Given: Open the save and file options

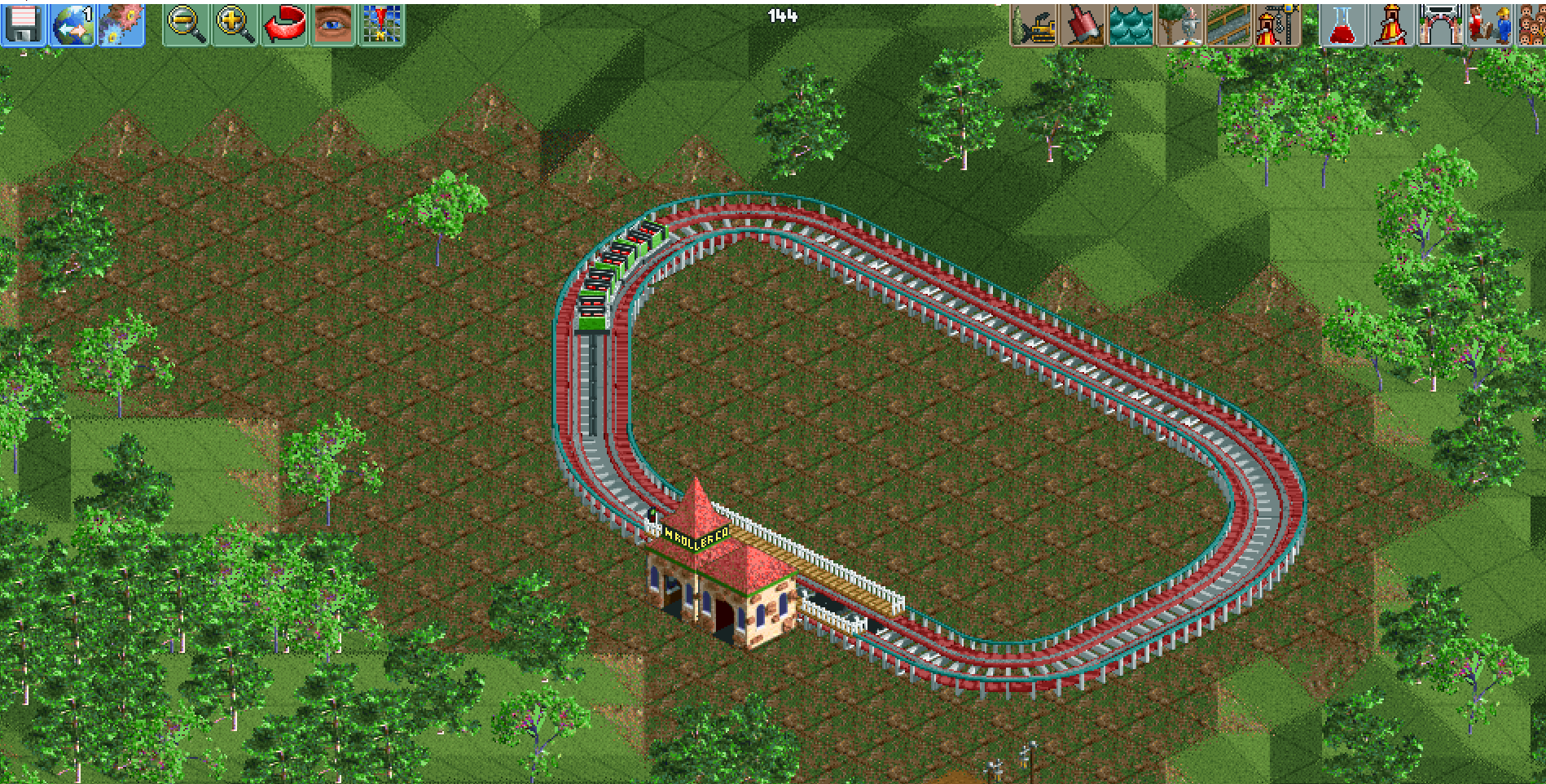Looking at the screenshot, I should click(x=24, y=24).
